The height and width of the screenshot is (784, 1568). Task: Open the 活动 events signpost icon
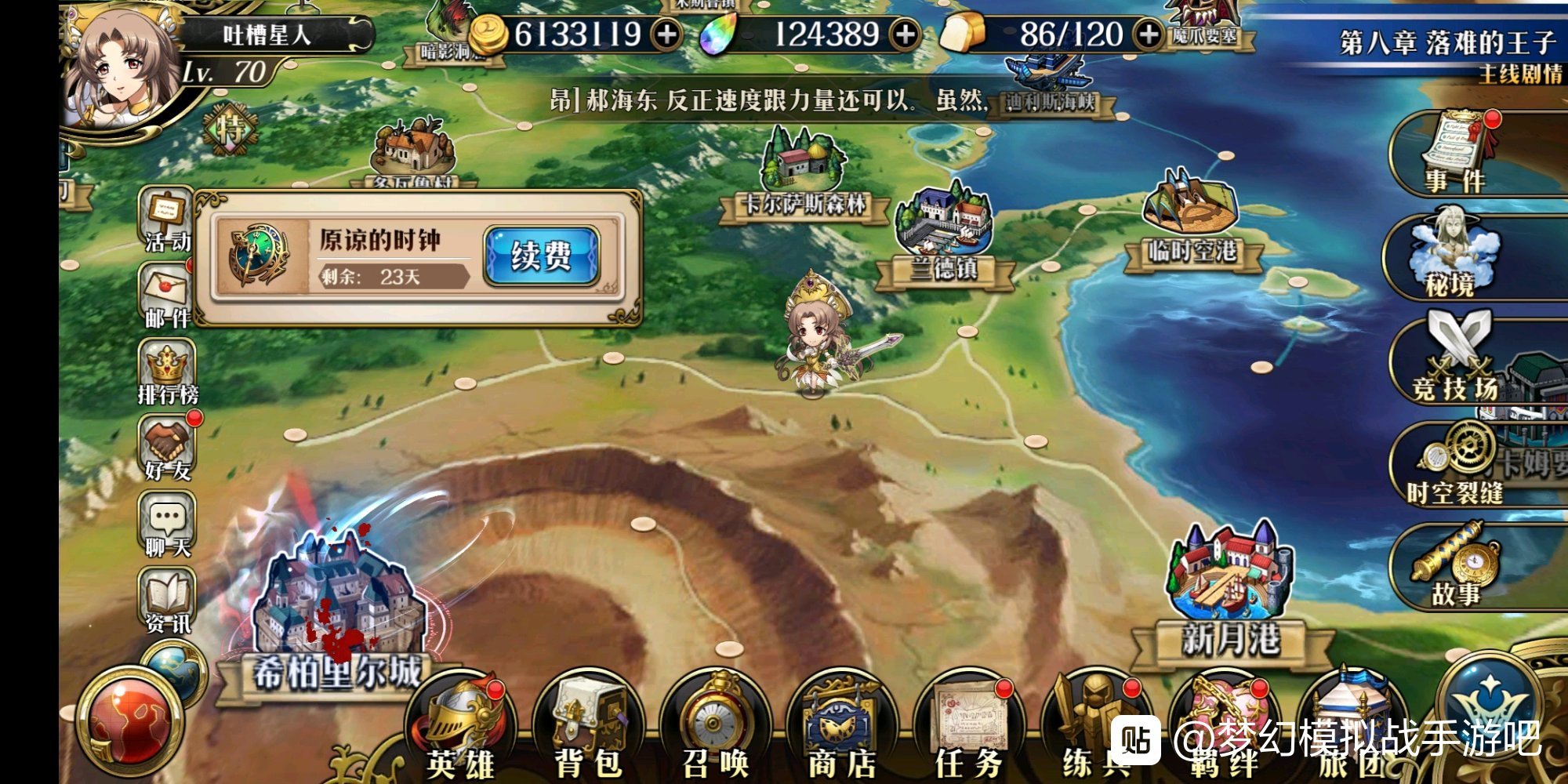166,220
